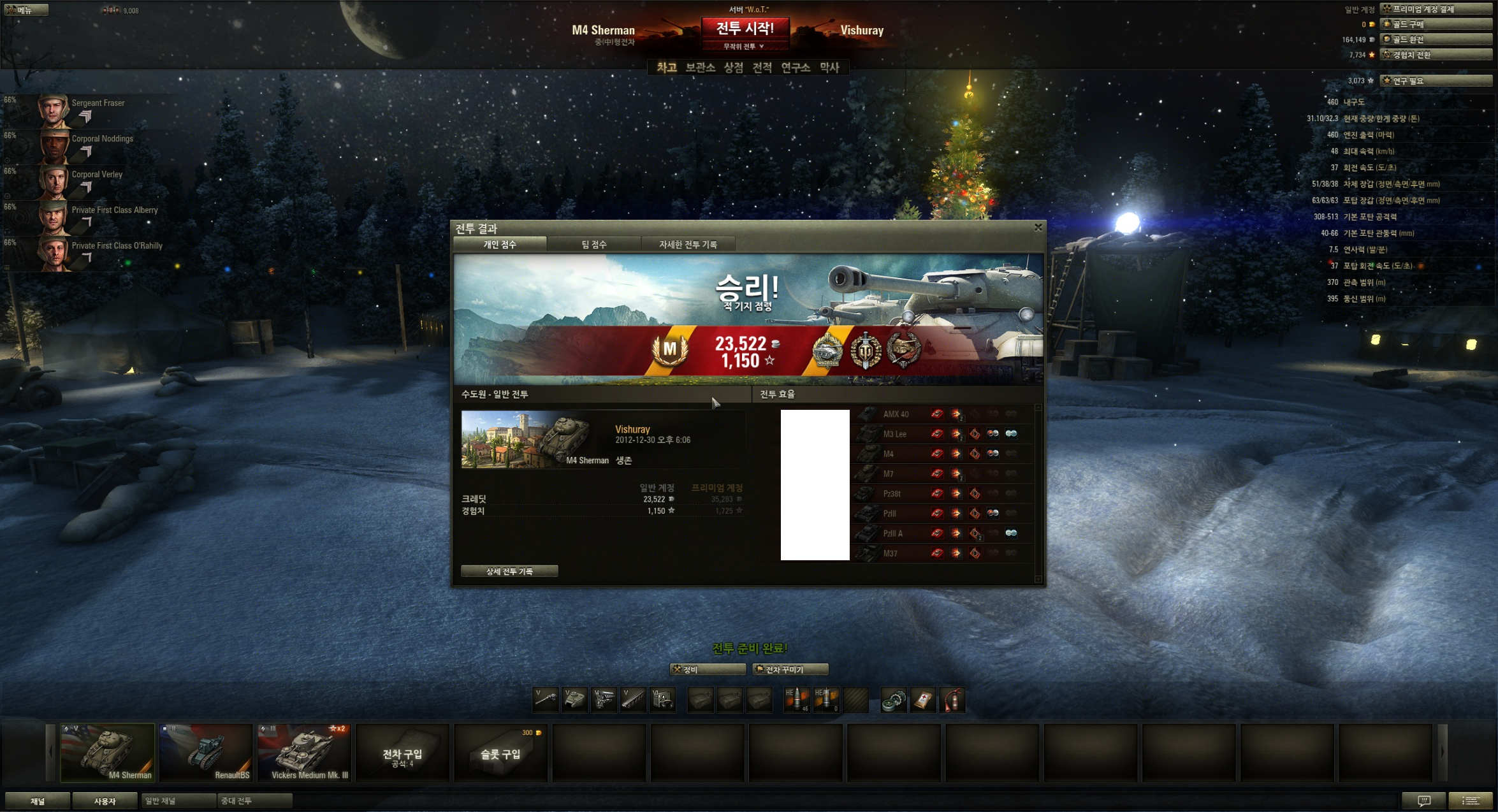This screenshot has height=812, width=1498.
Task: Open the 채널 channel button
Action: click(38, 801)
